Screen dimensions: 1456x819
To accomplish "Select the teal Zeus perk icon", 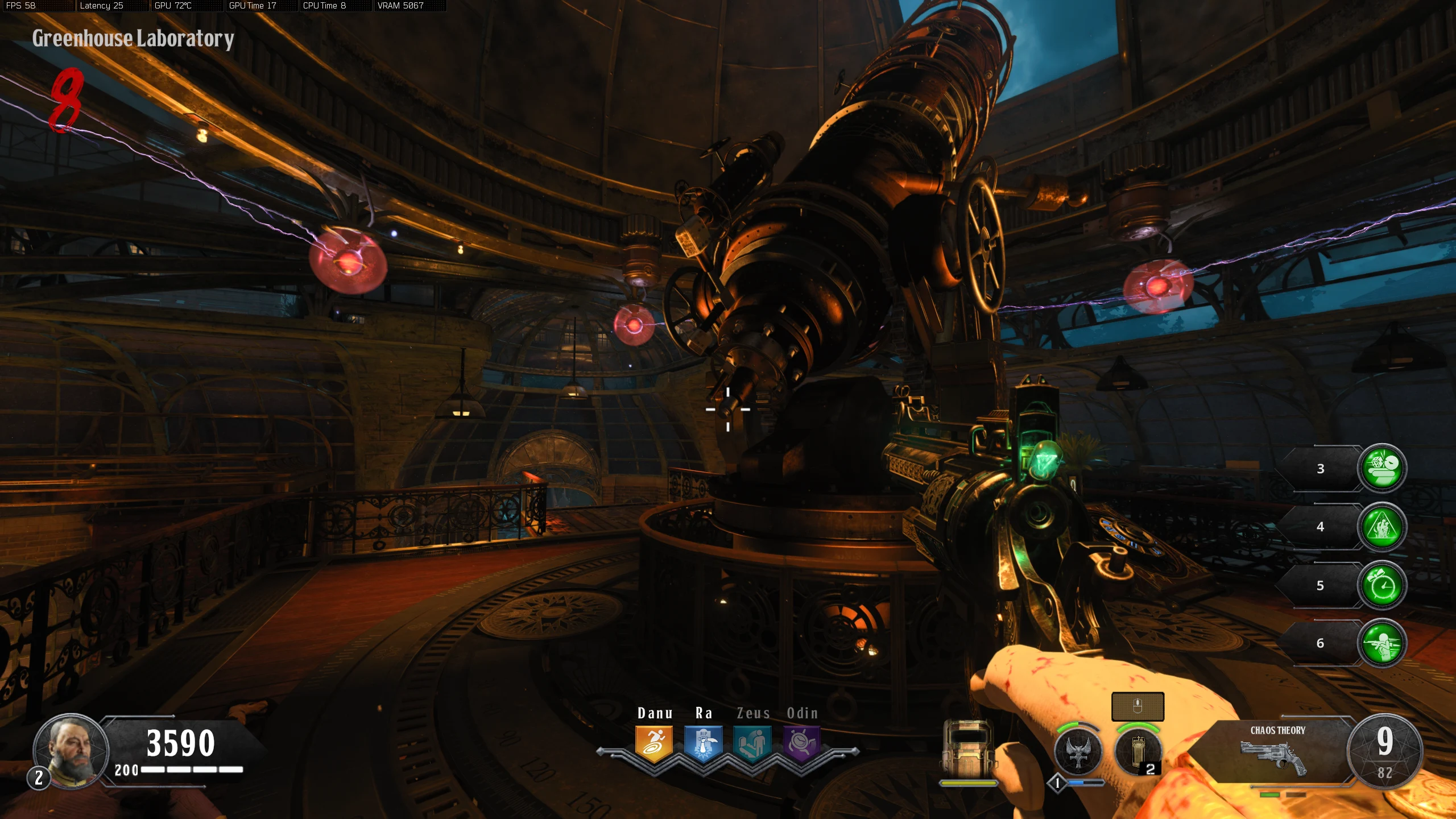I will coord(752,743).
